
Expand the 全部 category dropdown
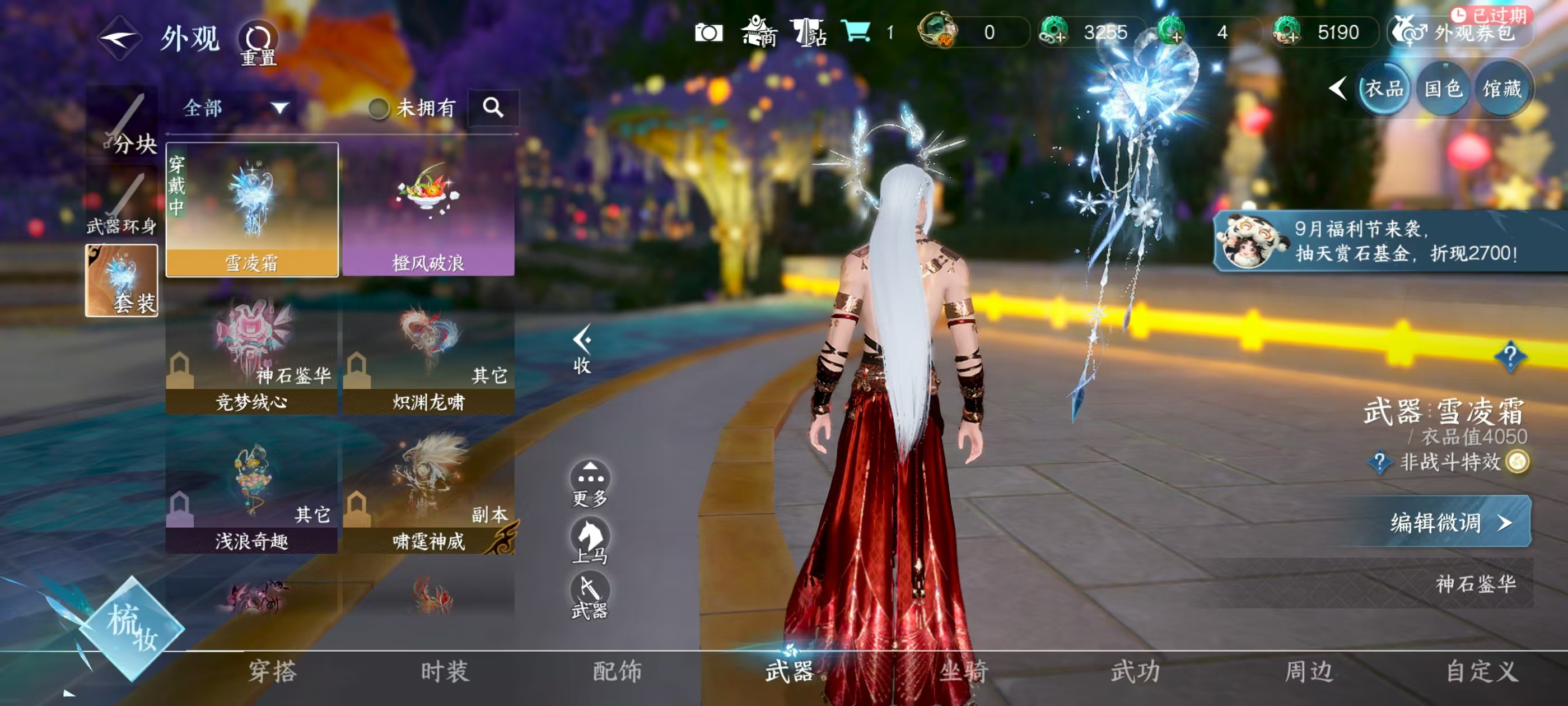(231, 108)
